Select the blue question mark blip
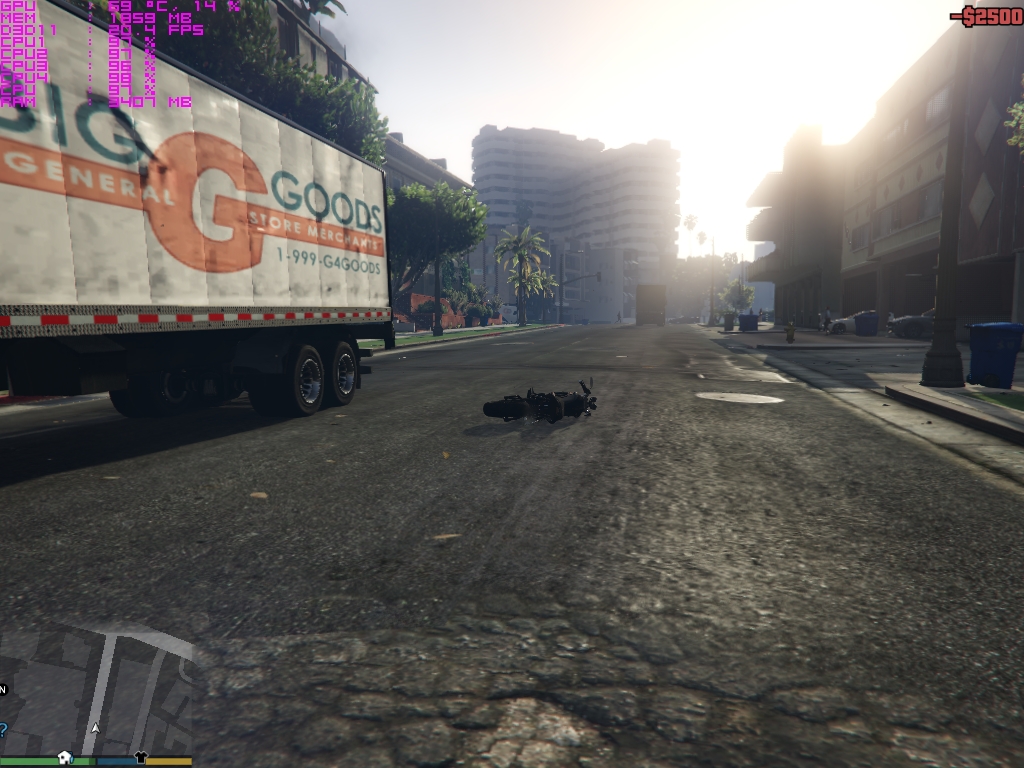The height and width of the screenshot is (768, 1024). [x=2, y=727]
